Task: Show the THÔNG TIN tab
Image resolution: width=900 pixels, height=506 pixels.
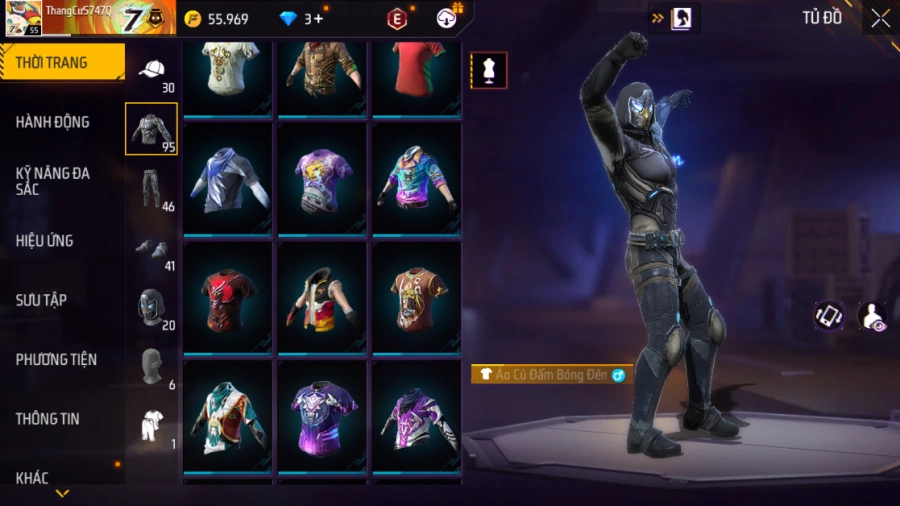Action: [x=47, y=419]
